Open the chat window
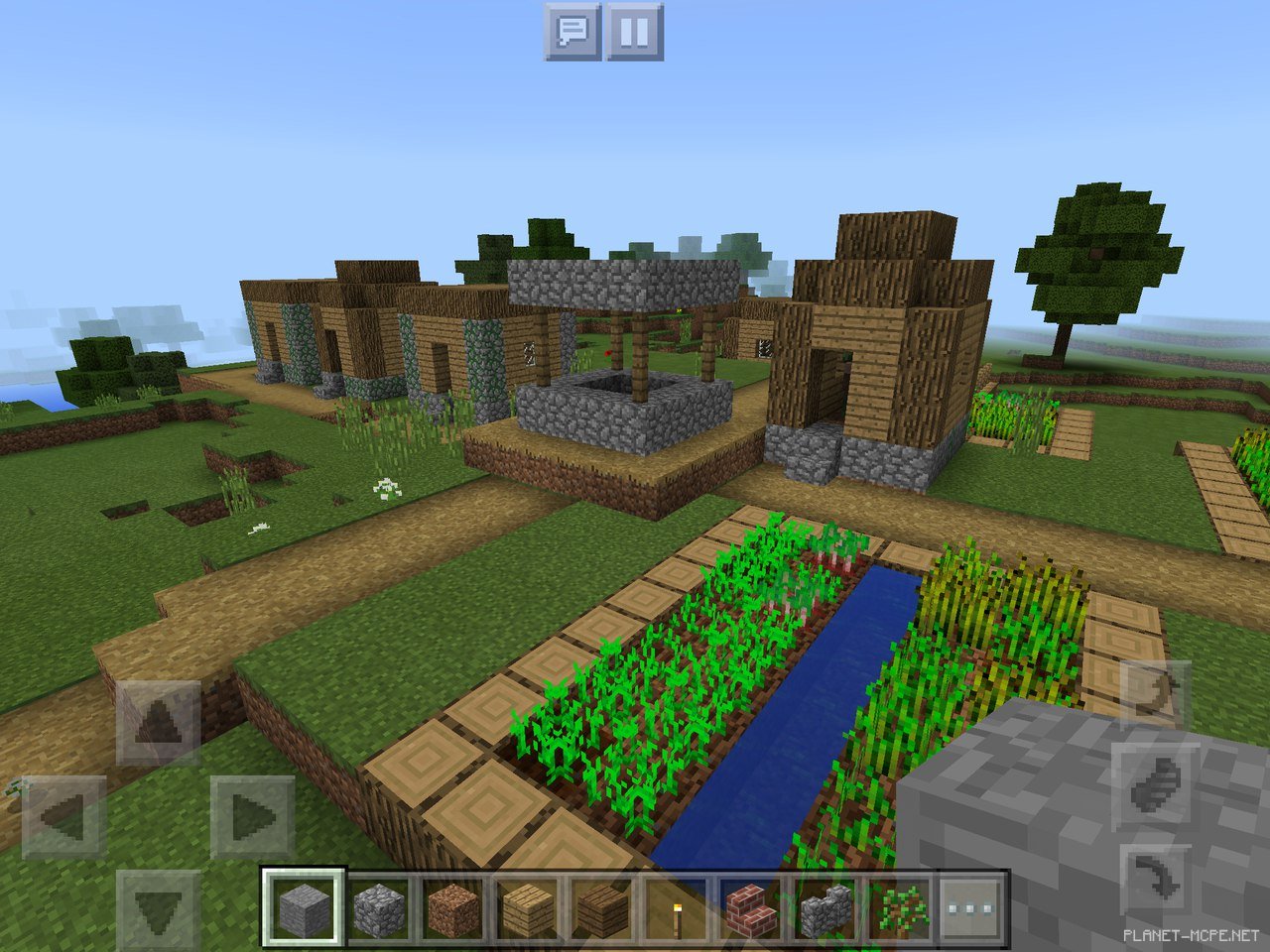Image resolution: width=1270 pixels, height=952 pixels. pos(572,32)
